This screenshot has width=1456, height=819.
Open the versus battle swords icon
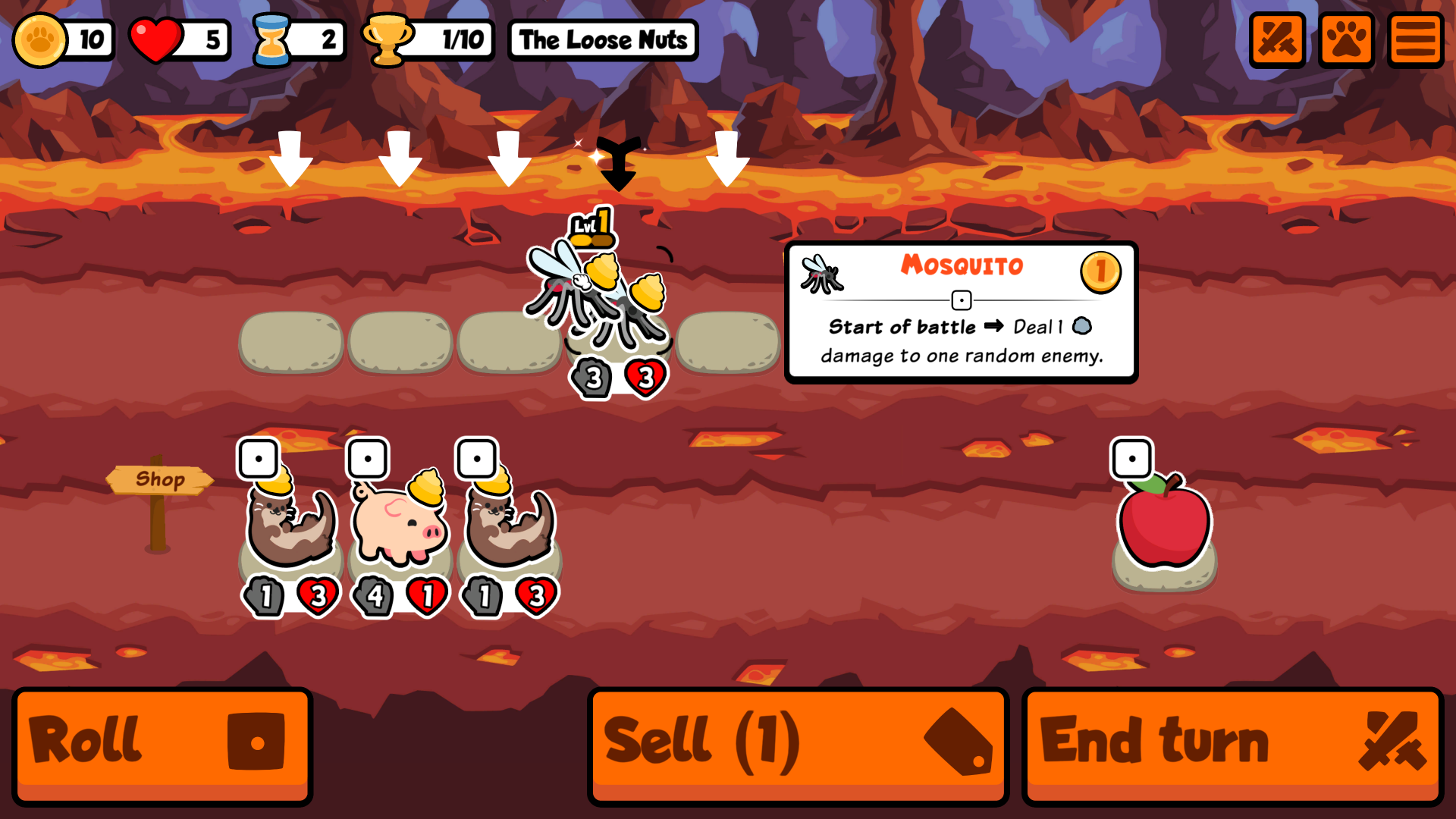[1278, 39]
